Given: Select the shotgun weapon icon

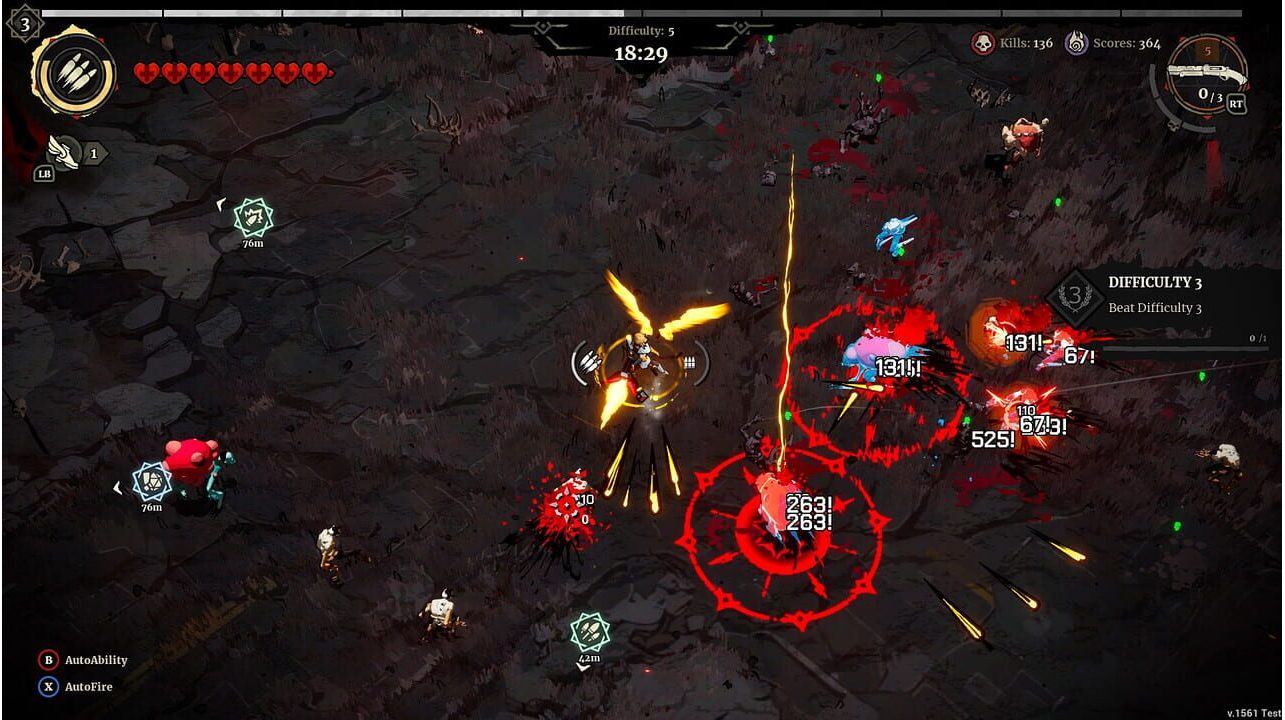Looking at the screenshot, I should click(x=1209, y=72).
